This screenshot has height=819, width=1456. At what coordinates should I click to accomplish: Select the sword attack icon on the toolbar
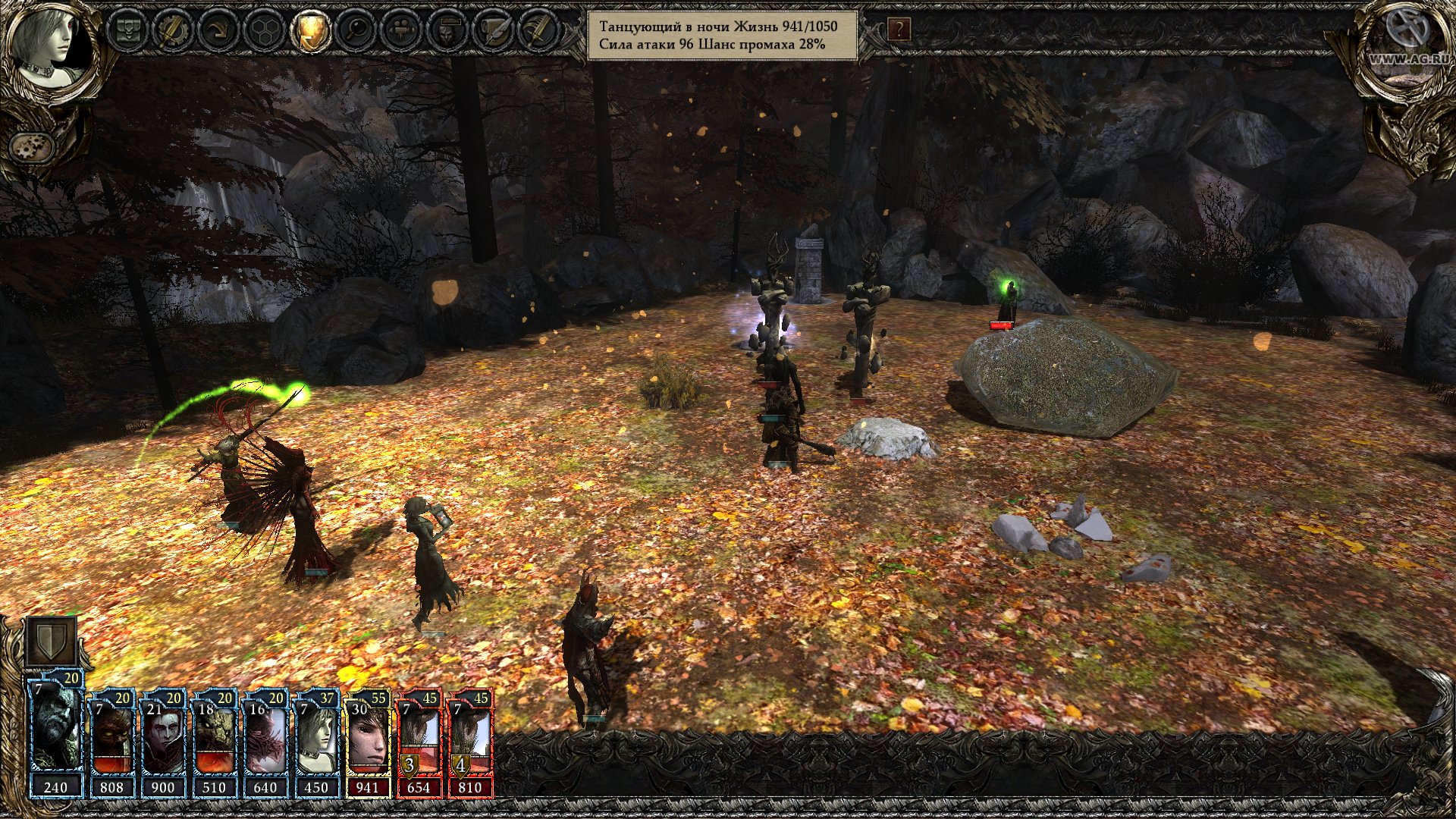[540, 30]
